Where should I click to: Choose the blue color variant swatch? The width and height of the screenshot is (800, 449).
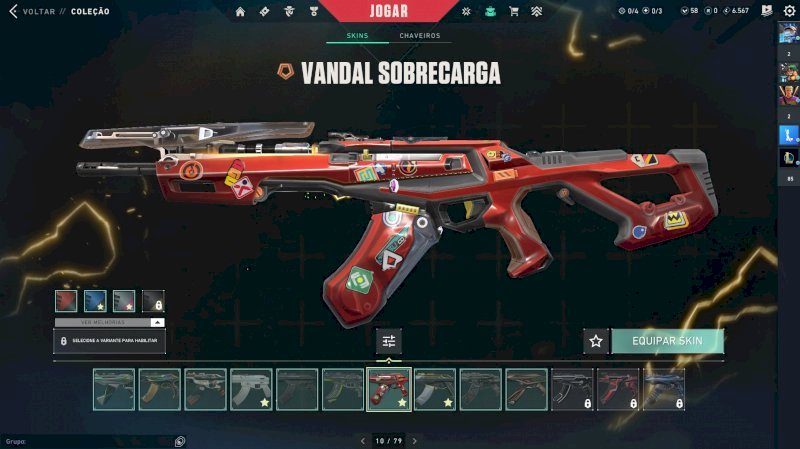[x=95, y=300]
